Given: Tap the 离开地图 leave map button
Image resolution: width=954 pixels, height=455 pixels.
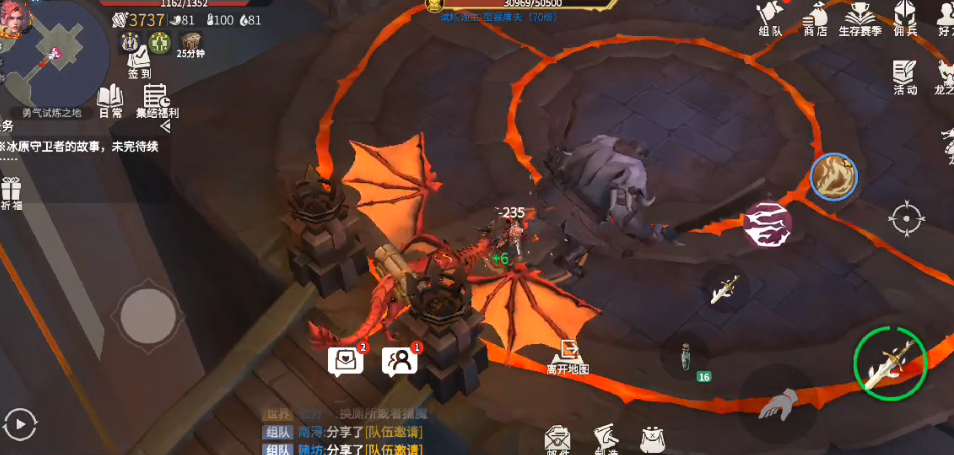Looking at the screenshot, I should (568, 355).
